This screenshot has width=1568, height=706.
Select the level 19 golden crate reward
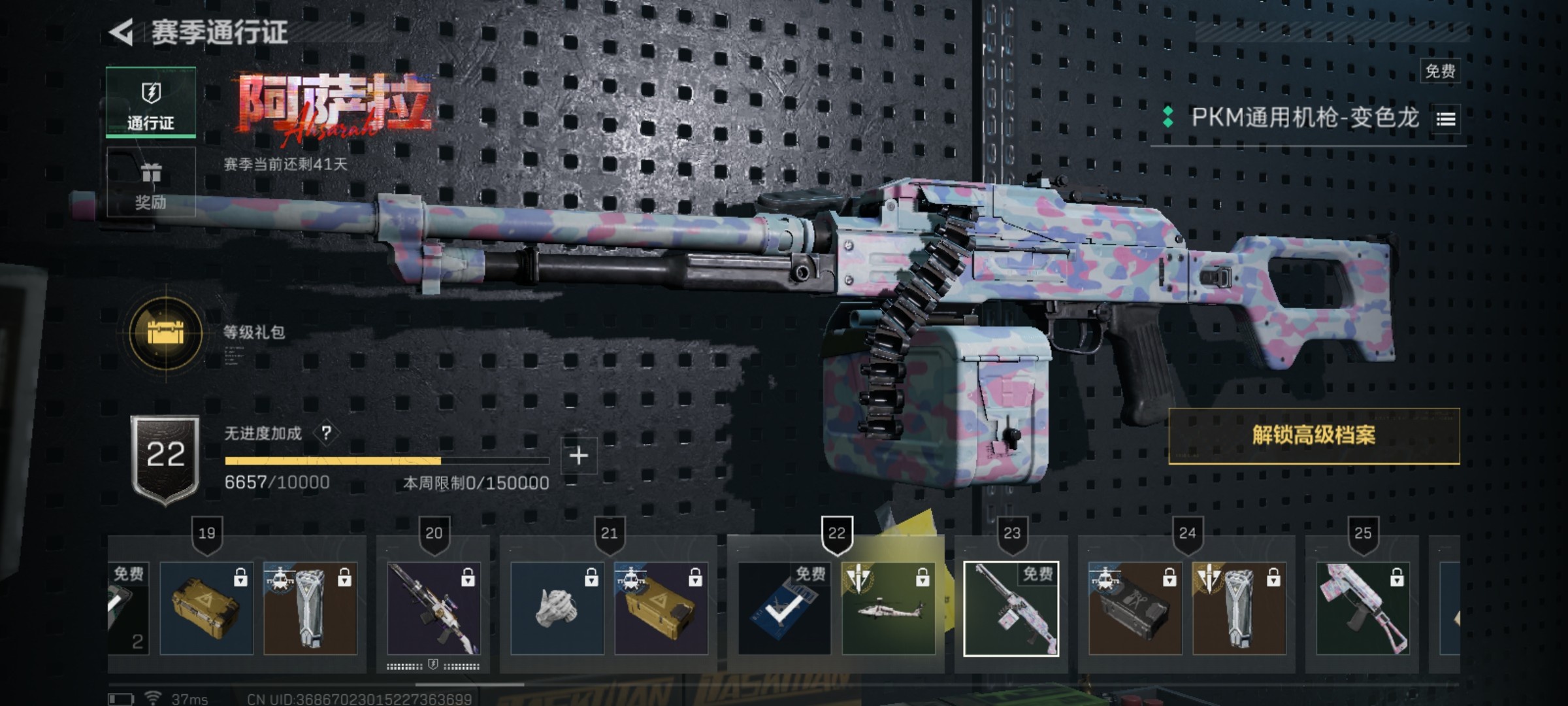(206, 608)
